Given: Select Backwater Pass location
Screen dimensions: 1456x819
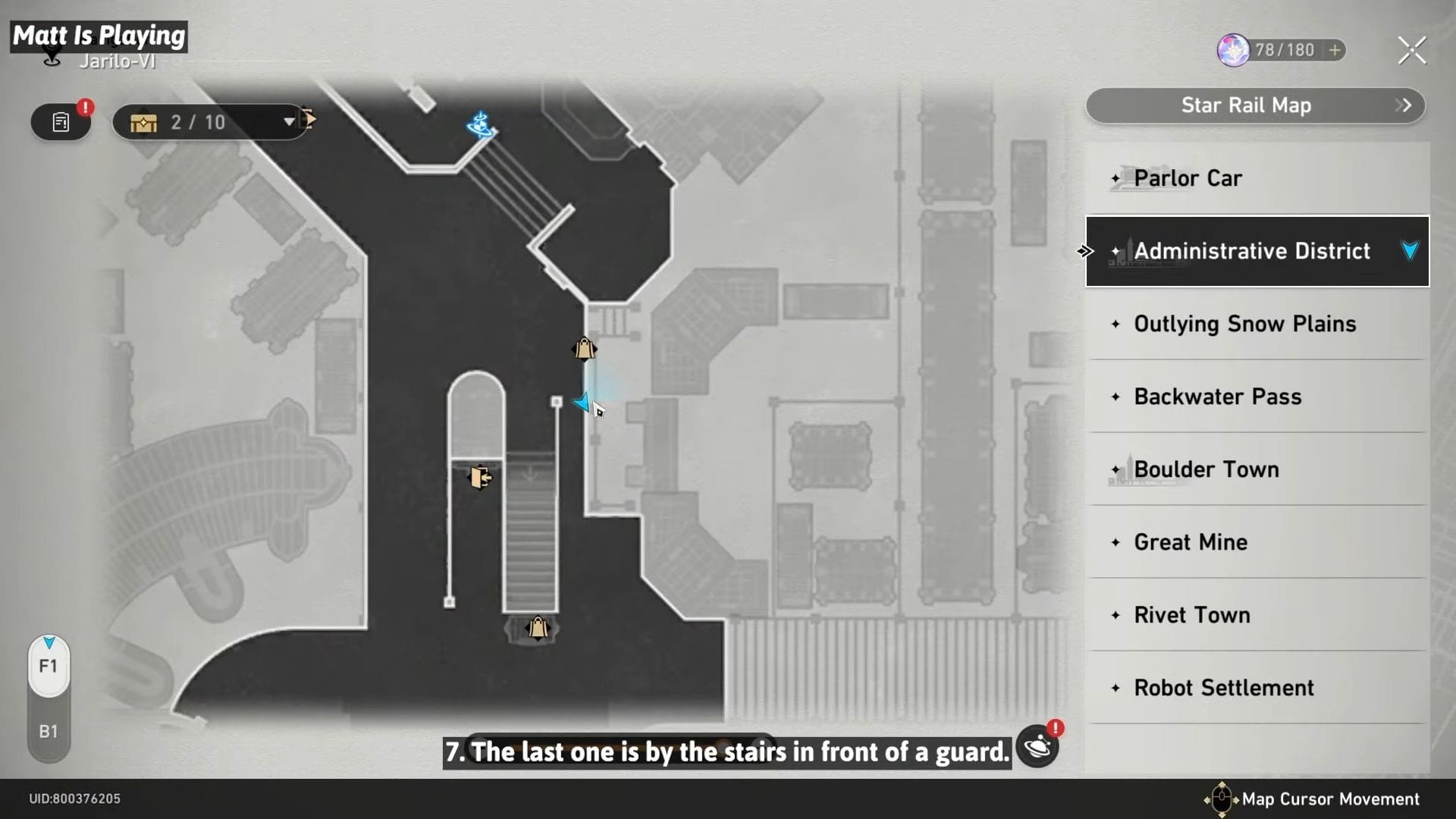Looking at the screenshot, I should tap(1257, 397).
